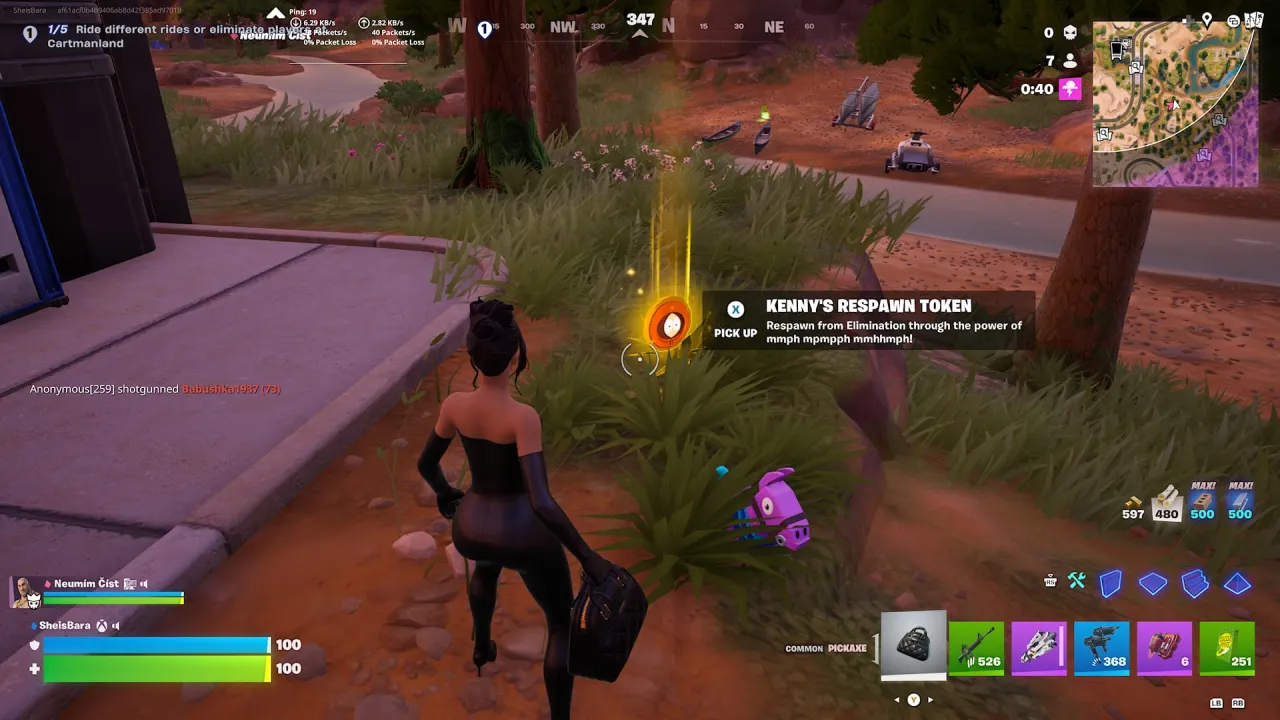Screen dimensions: 1280x720
Task: Click the right arrow beside the hotbar paging control
Action: 930,700
